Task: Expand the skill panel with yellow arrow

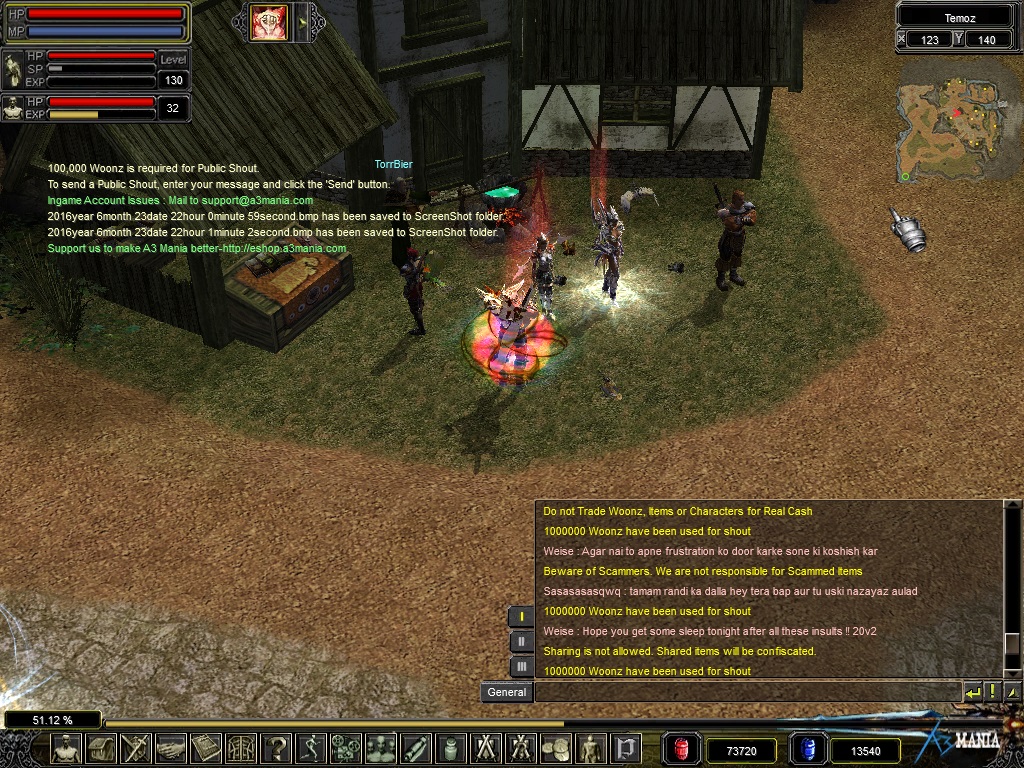Action: click(x=301, y=22)
